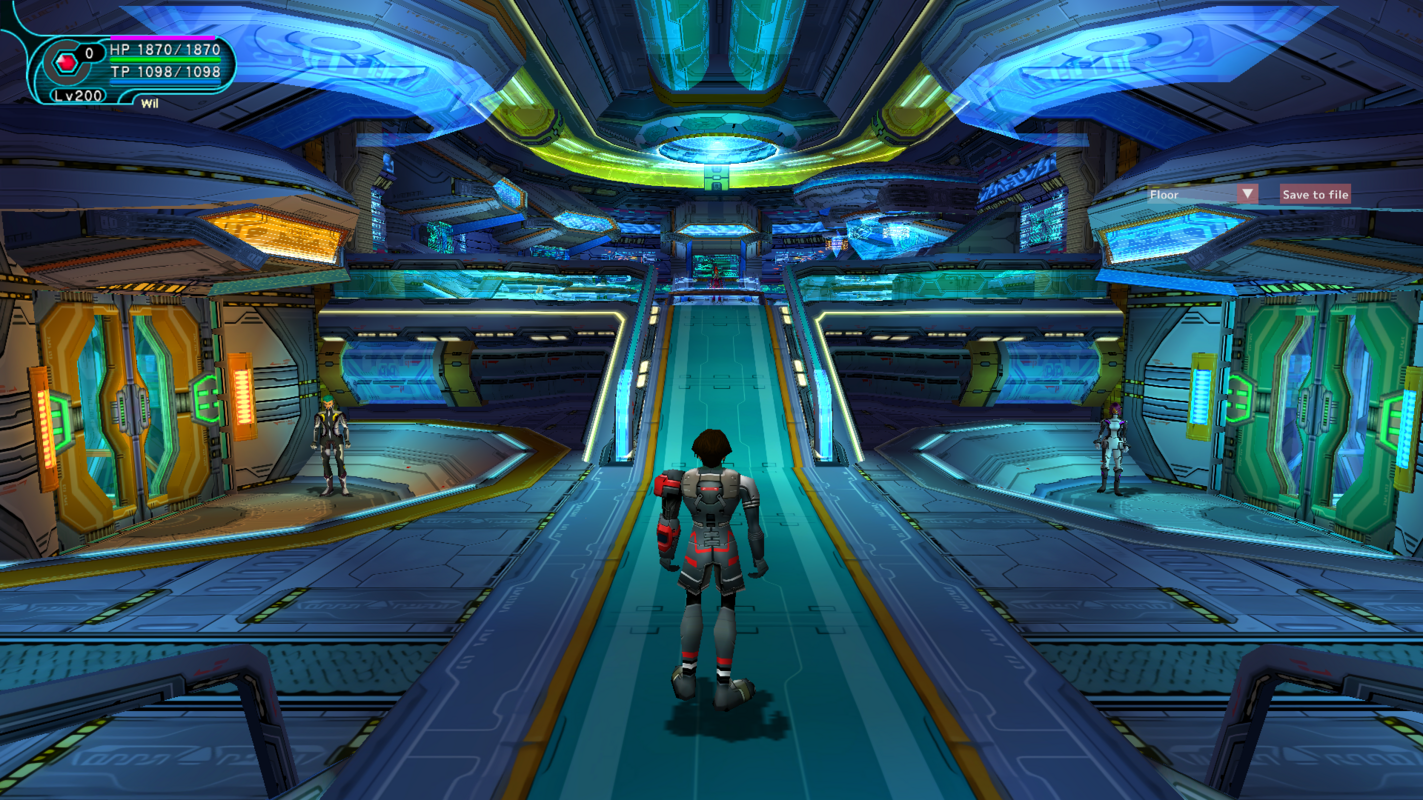Click the meseta counter showing 0
1423x800 pixels.
coord(89,50)
